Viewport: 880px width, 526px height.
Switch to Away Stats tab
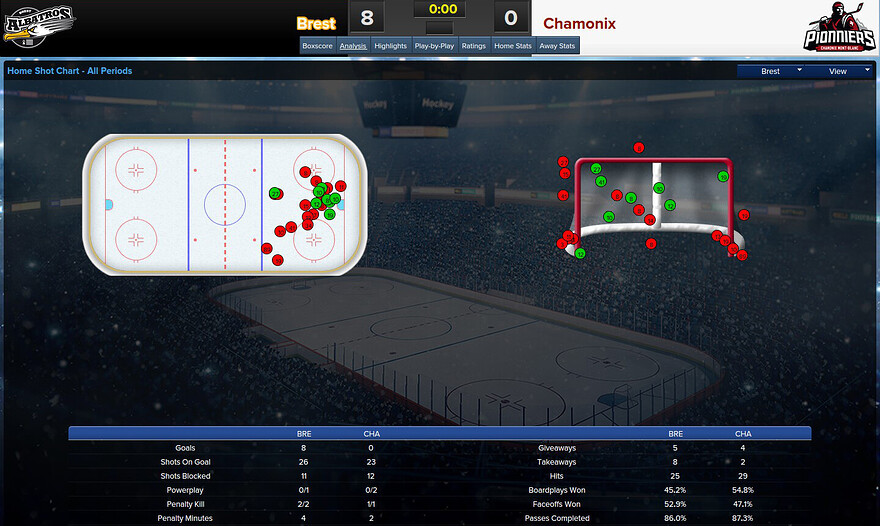click(x=557, y=46)
